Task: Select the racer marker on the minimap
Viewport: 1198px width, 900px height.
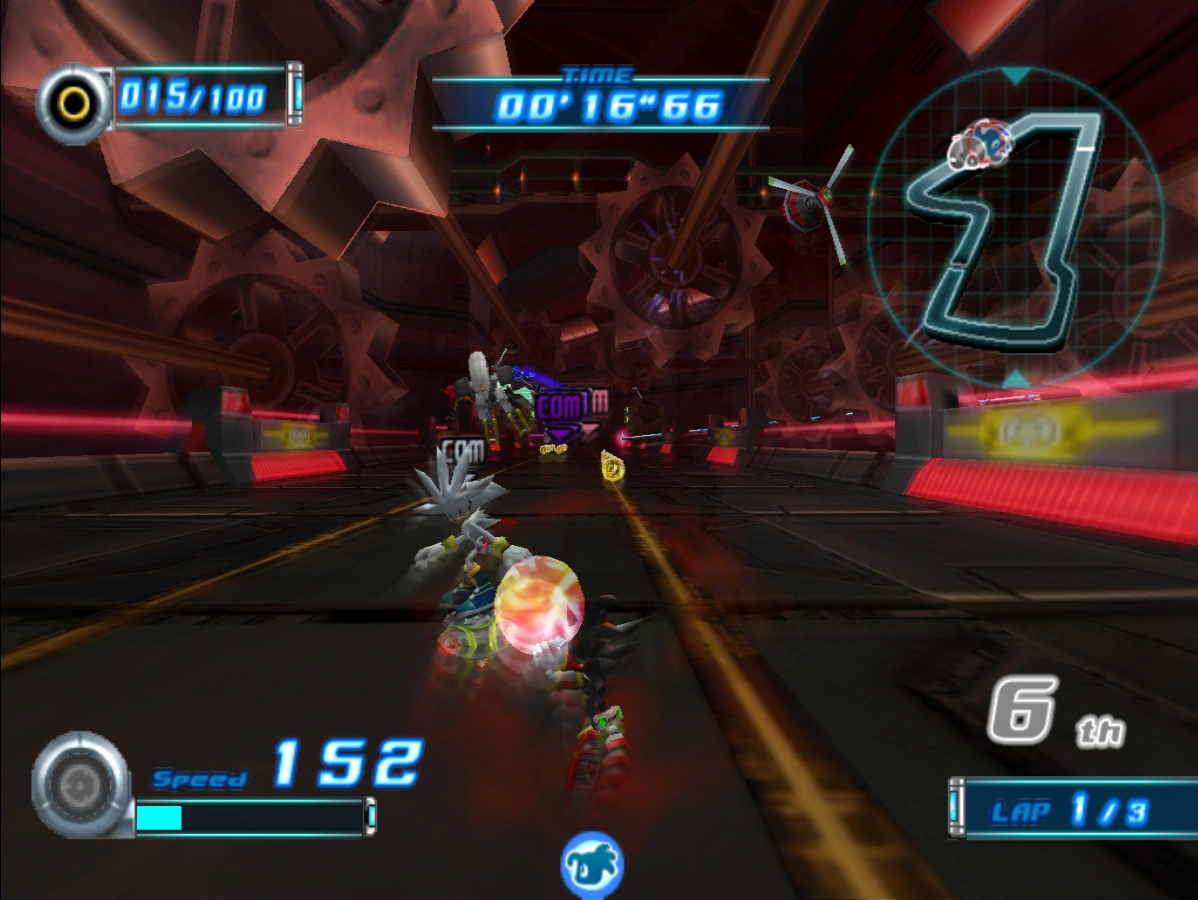Action: tap(980, 144)
